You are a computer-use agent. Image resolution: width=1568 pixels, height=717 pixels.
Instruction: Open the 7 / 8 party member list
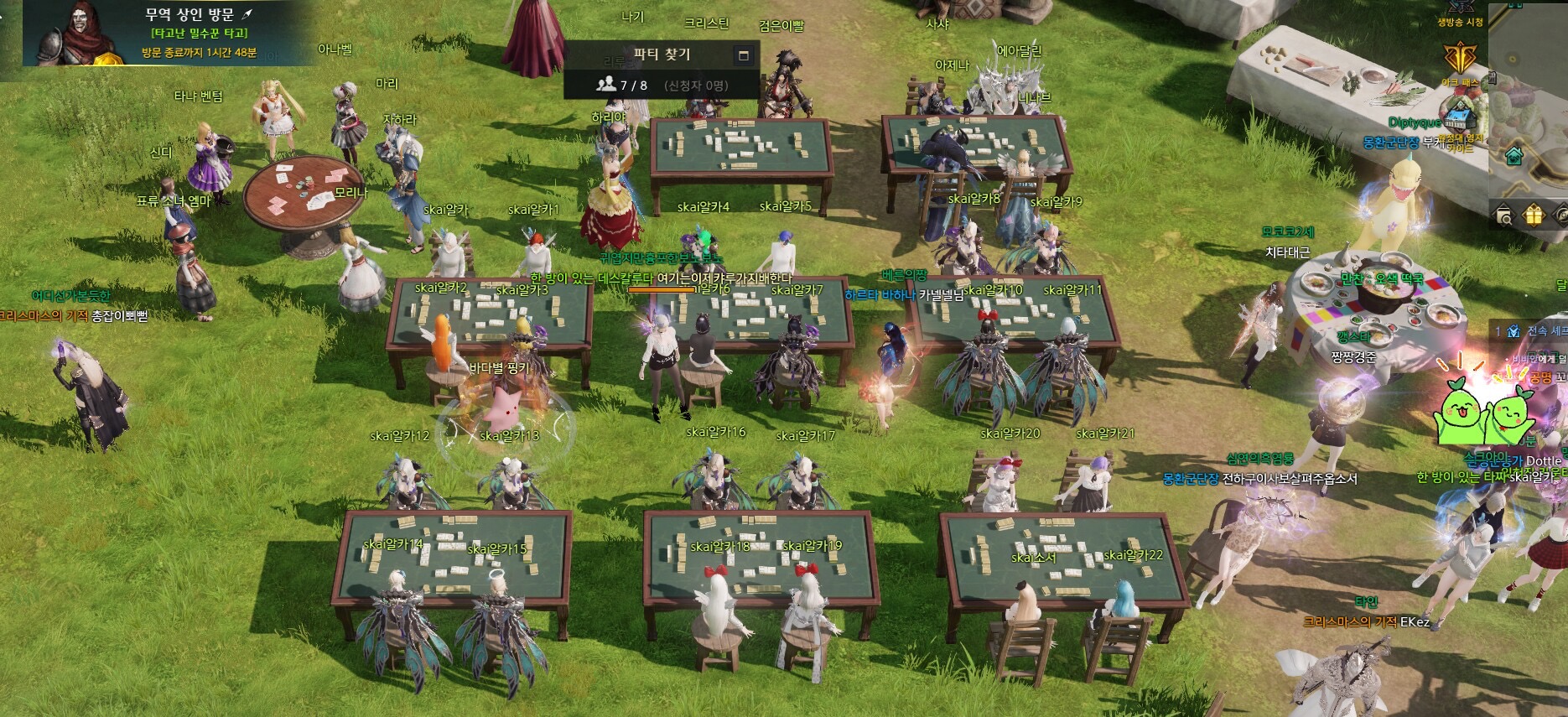(621, 85)
